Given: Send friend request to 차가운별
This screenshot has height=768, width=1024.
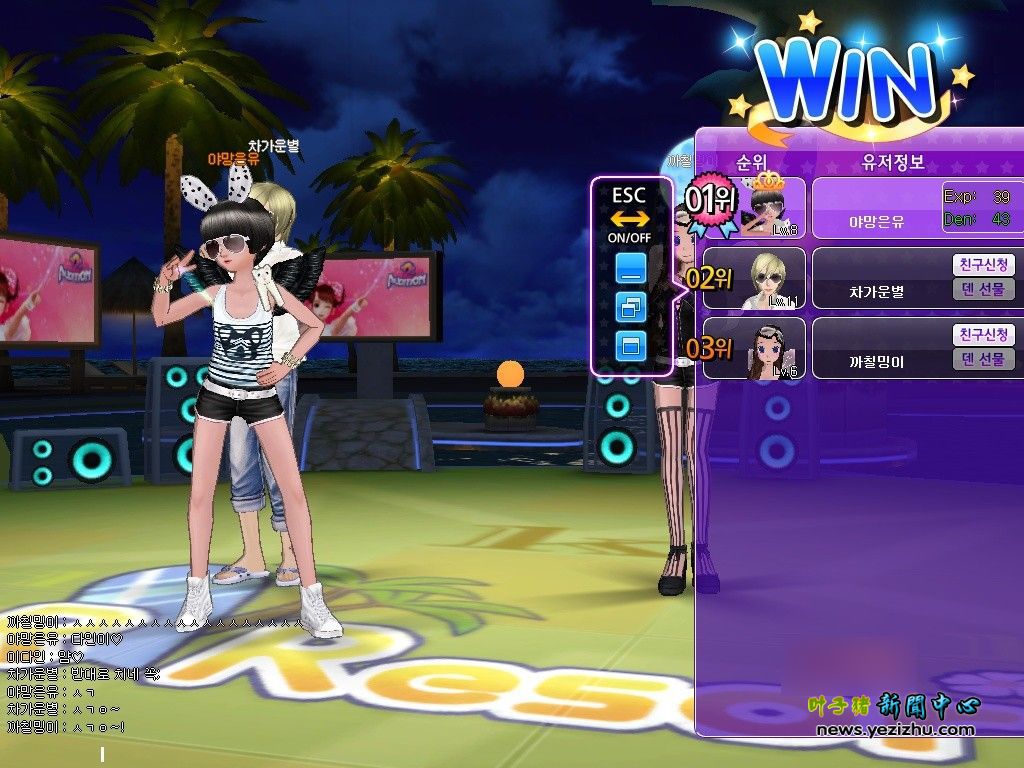Looking at the screenshot, I should pos(983,265).
